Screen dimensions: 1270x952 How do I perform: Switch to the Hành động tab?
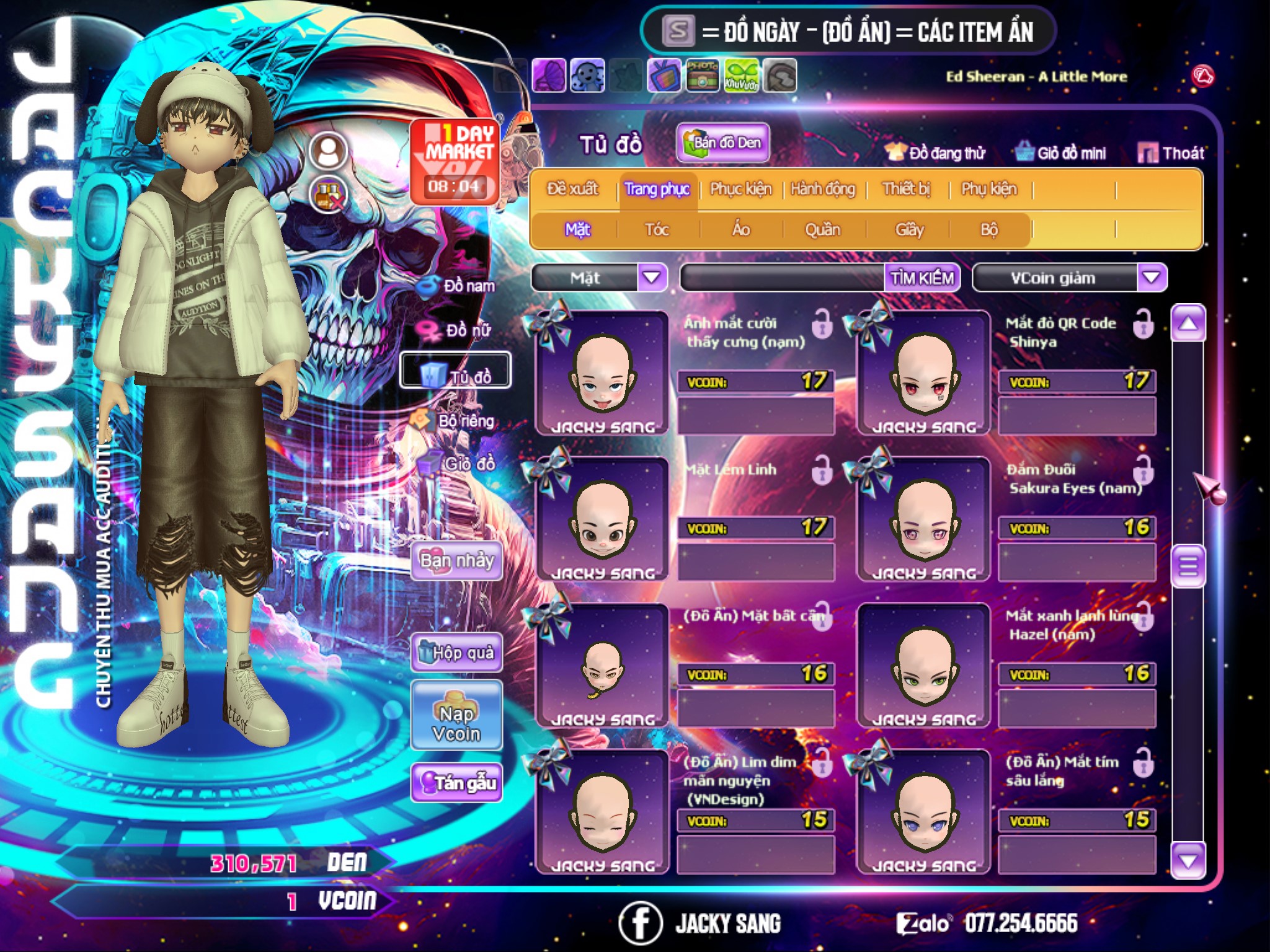[822, 189]
